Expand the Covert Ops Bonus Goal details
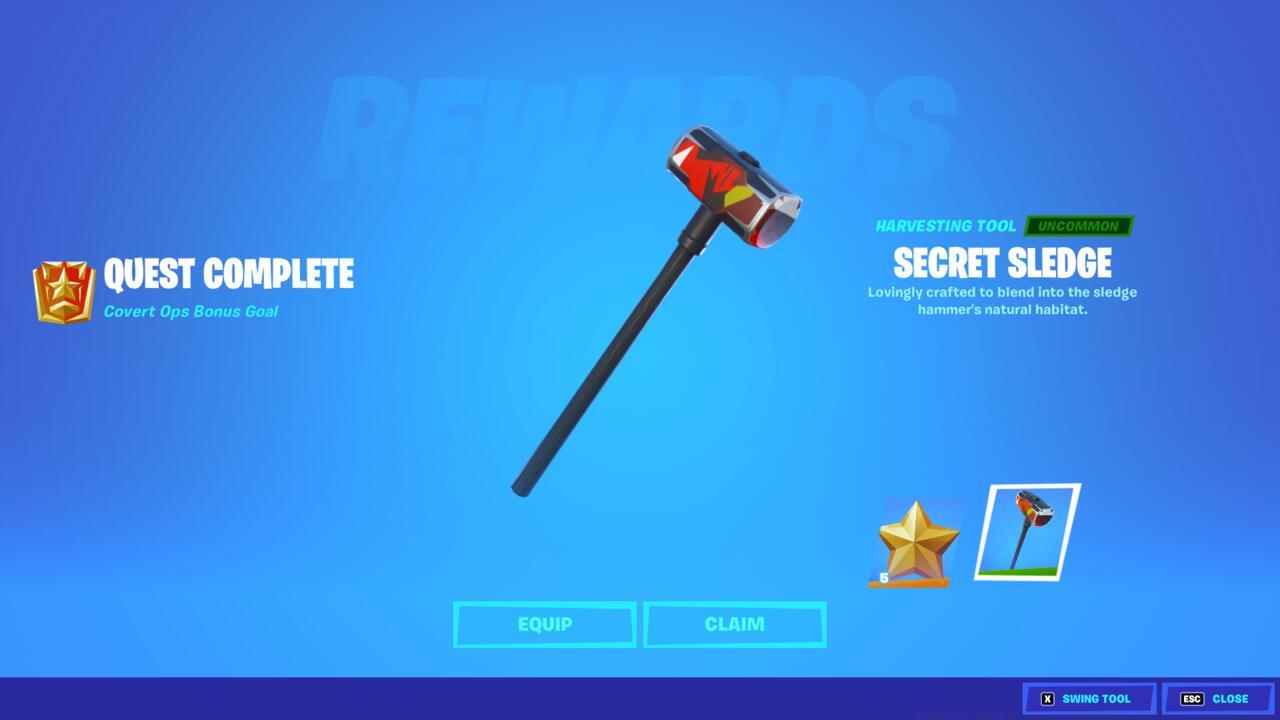This screenshot has width=1280, height=720. (190, 311)
